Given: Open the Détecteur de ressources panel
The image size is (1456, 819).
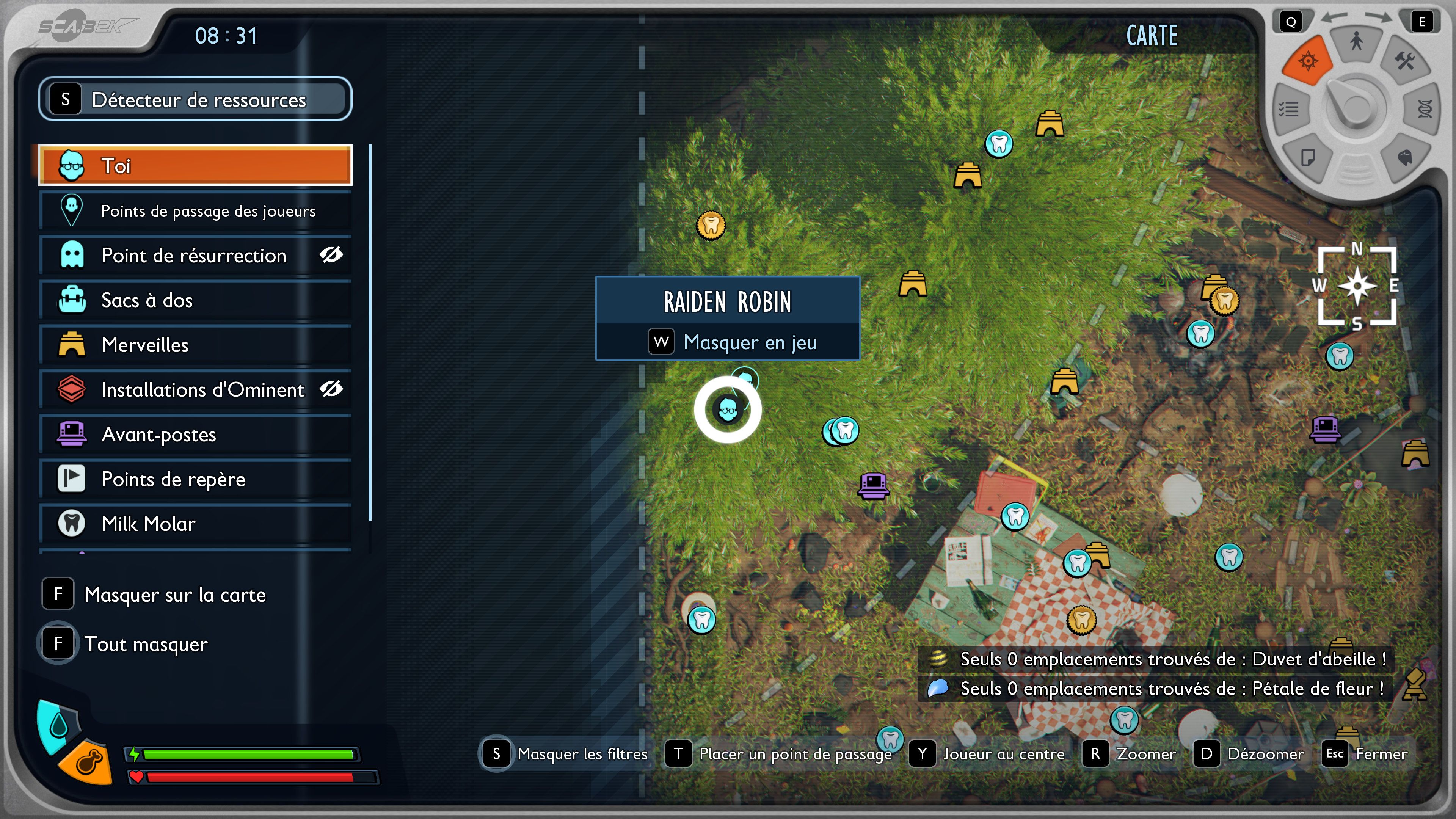Looking at the screenshot, I should [195, 99].
